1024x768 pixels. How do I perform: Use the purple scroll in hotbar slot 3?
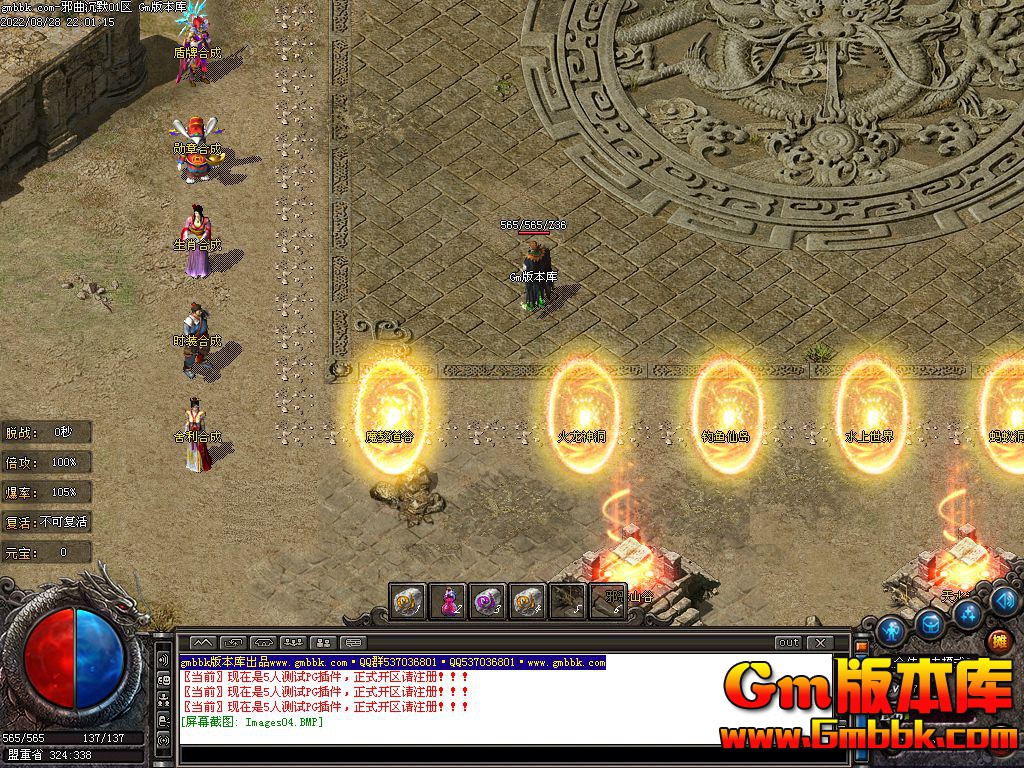(488, 601)
